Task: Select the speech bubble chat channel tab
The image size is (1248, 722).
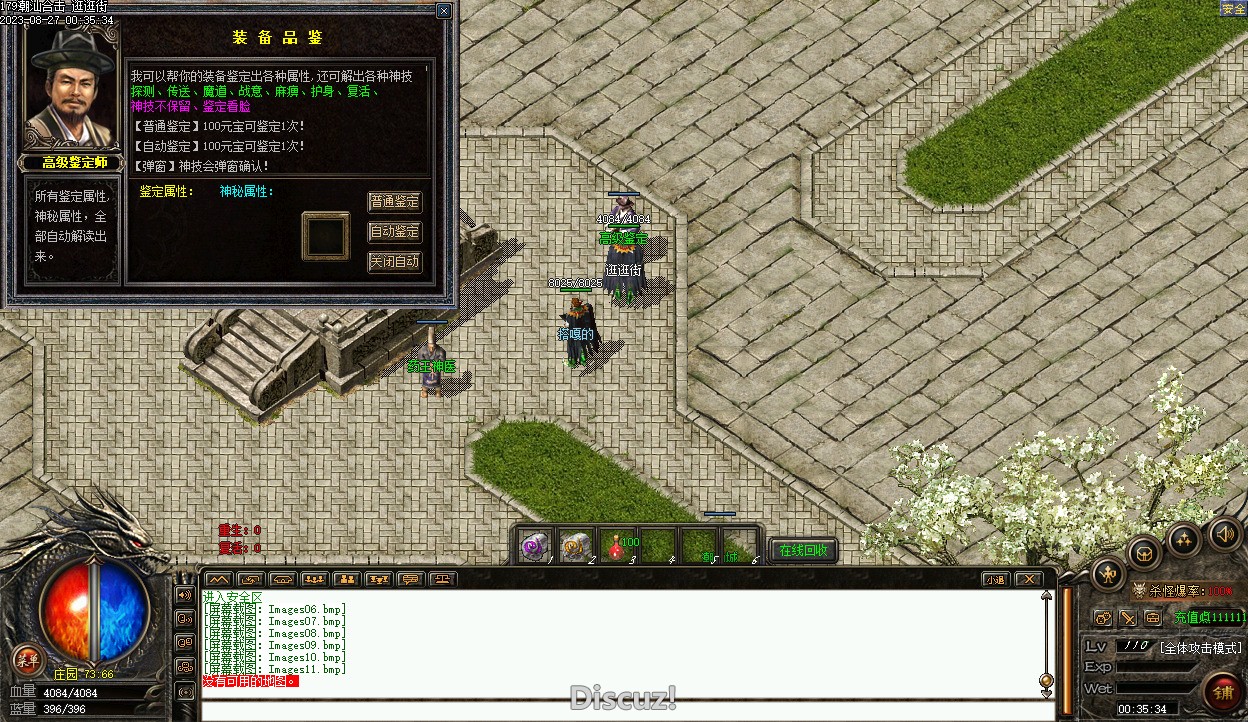Action: coord(409,579)
